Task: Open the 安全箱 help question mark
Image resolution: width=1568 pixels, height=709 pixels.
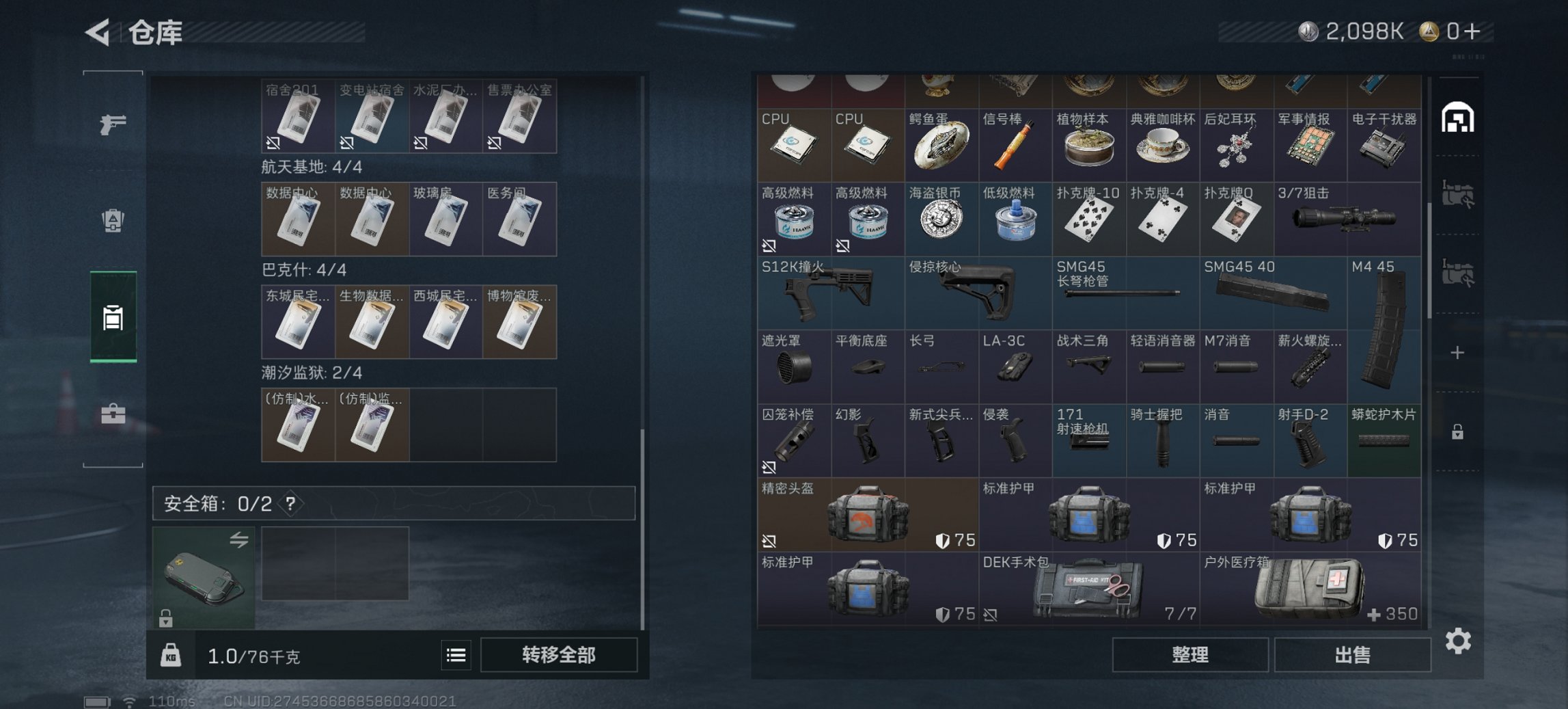Action: click(291, 505)
